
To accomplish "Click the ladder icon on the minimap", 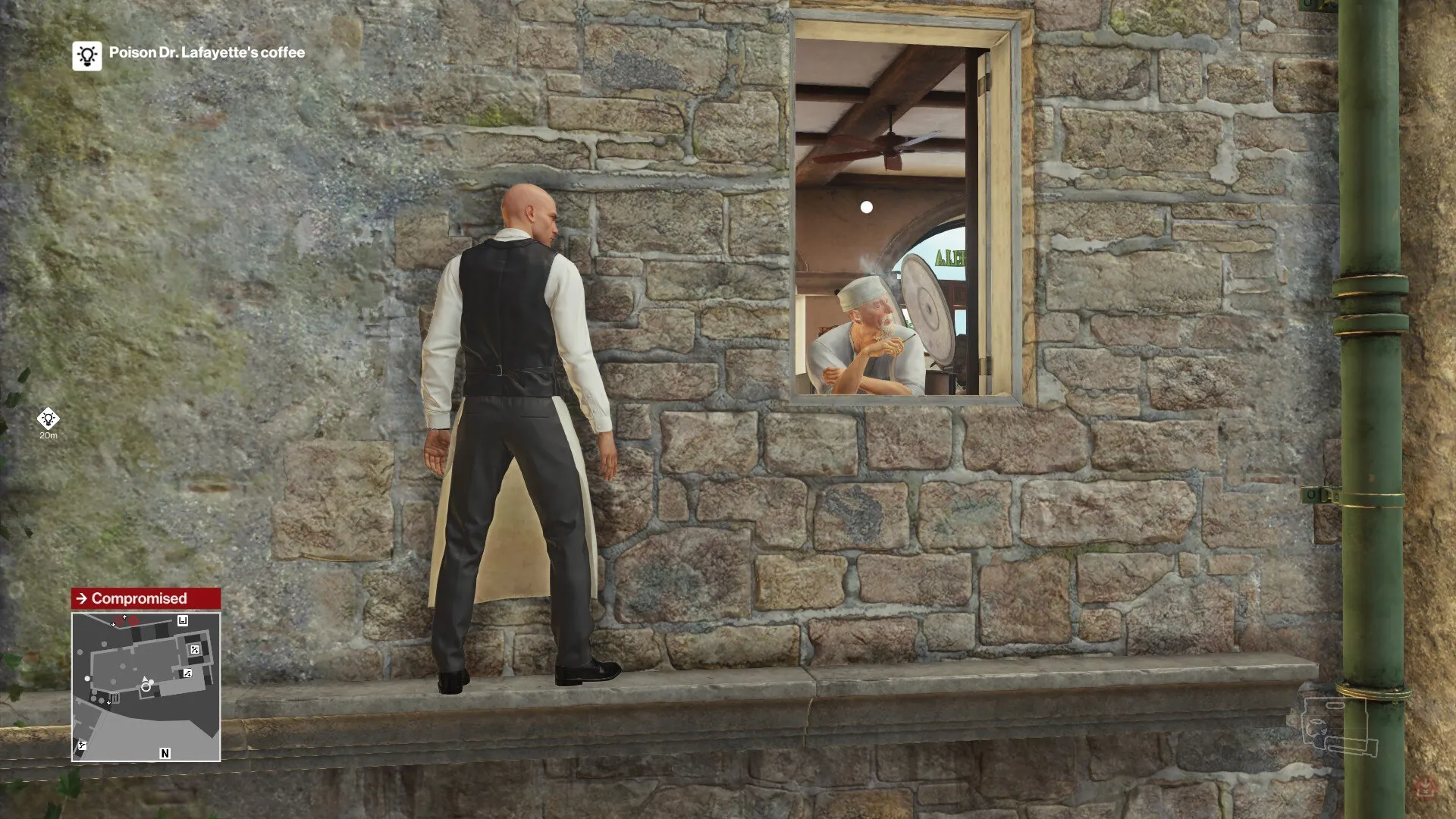I will (x=115, y=698).
